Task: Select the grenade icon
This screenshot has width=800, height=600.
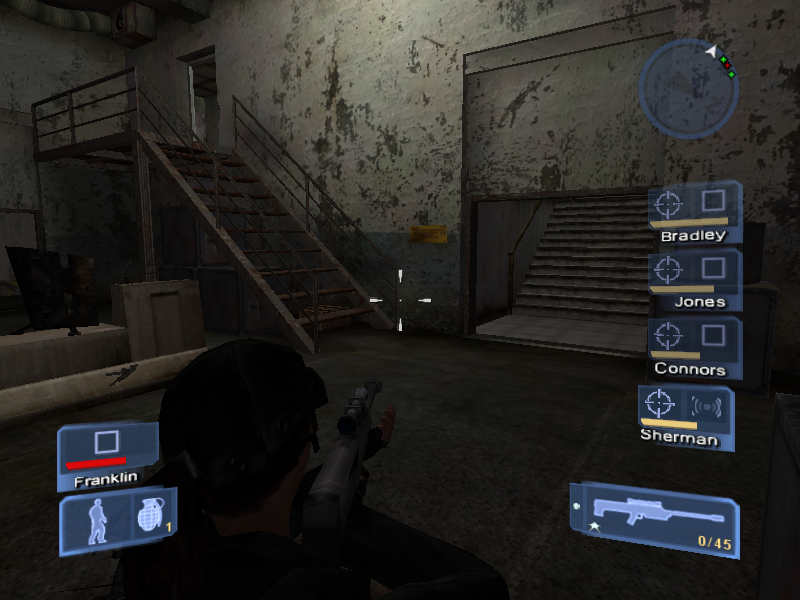Action: [148, 519]
